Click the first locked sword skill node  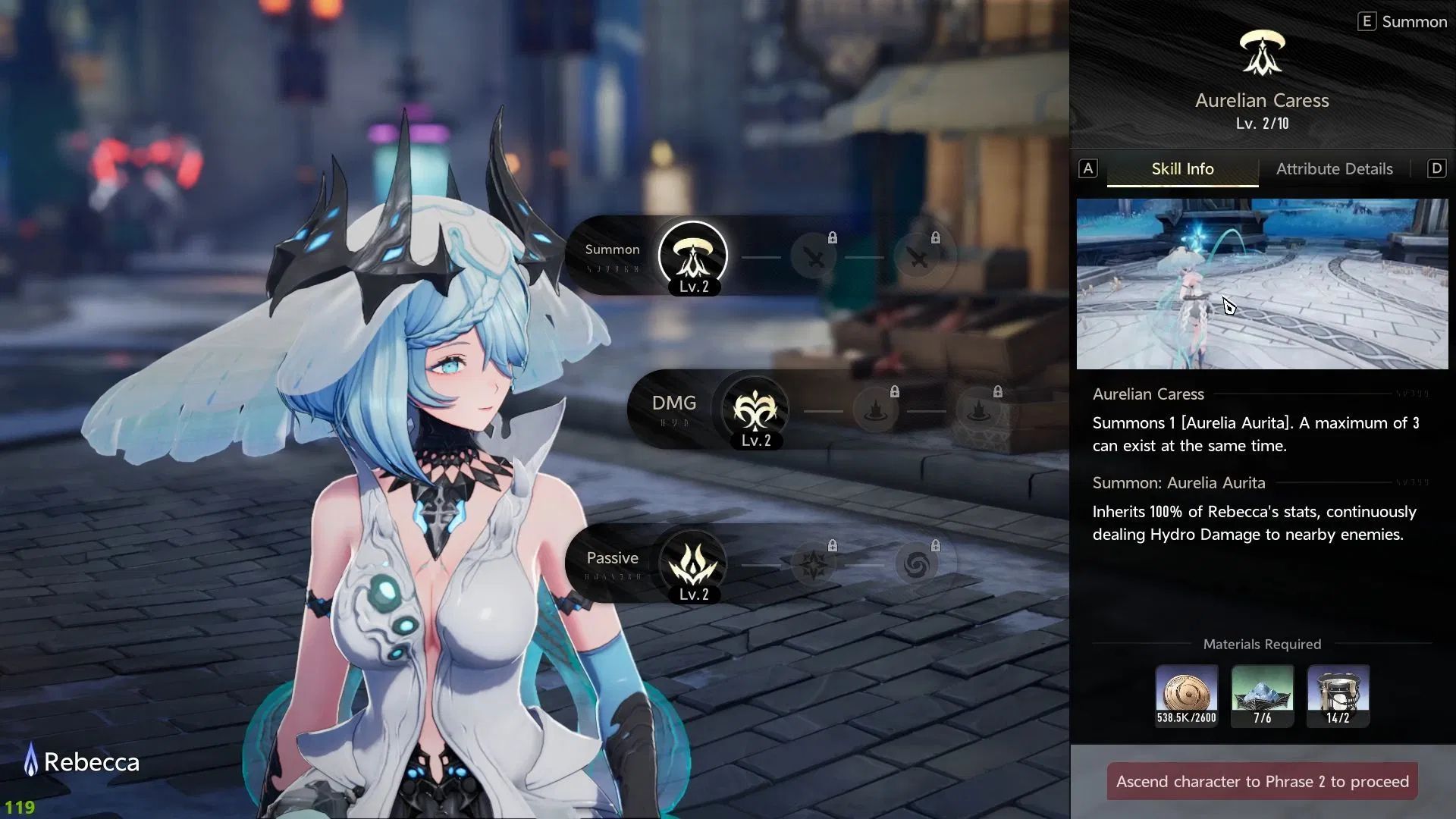click(x=815, y=258)
